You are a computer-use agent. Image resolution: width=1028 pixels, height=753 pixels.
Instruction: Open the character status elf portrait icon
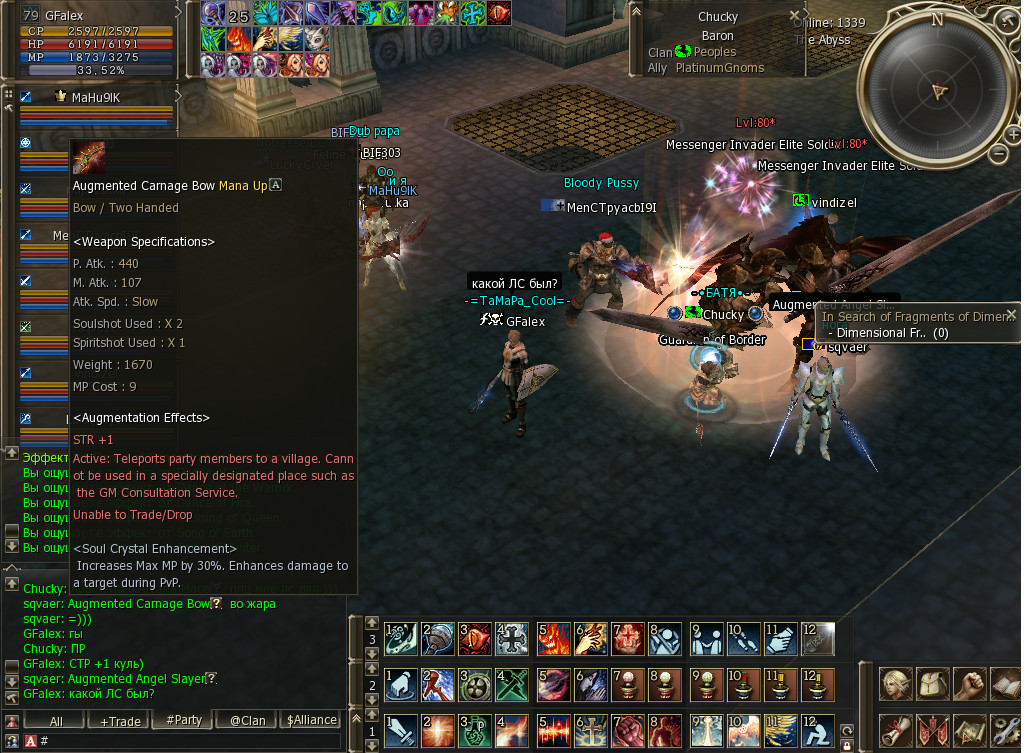click(896, 685)
